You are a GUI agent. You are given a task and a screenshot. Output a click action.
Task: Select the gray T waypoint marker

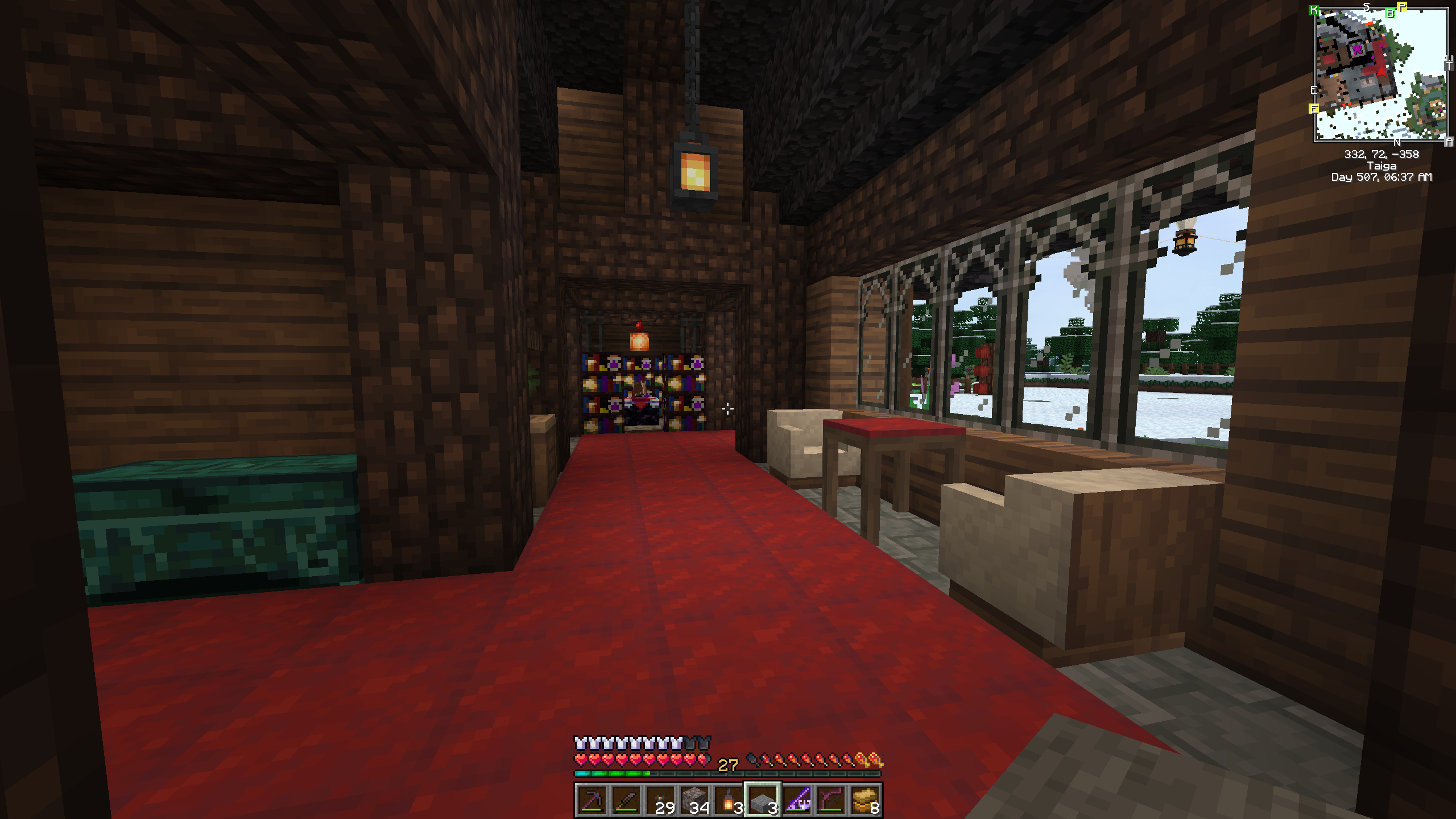click(1449, 66)
